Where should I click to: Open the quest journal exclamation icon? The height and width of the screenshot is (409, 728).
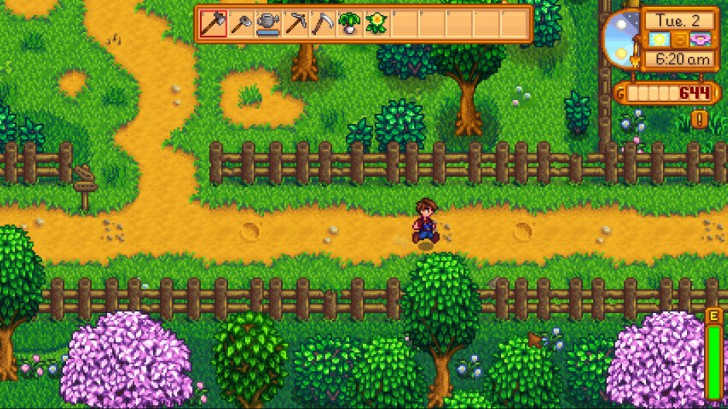(x=700, y=119)
